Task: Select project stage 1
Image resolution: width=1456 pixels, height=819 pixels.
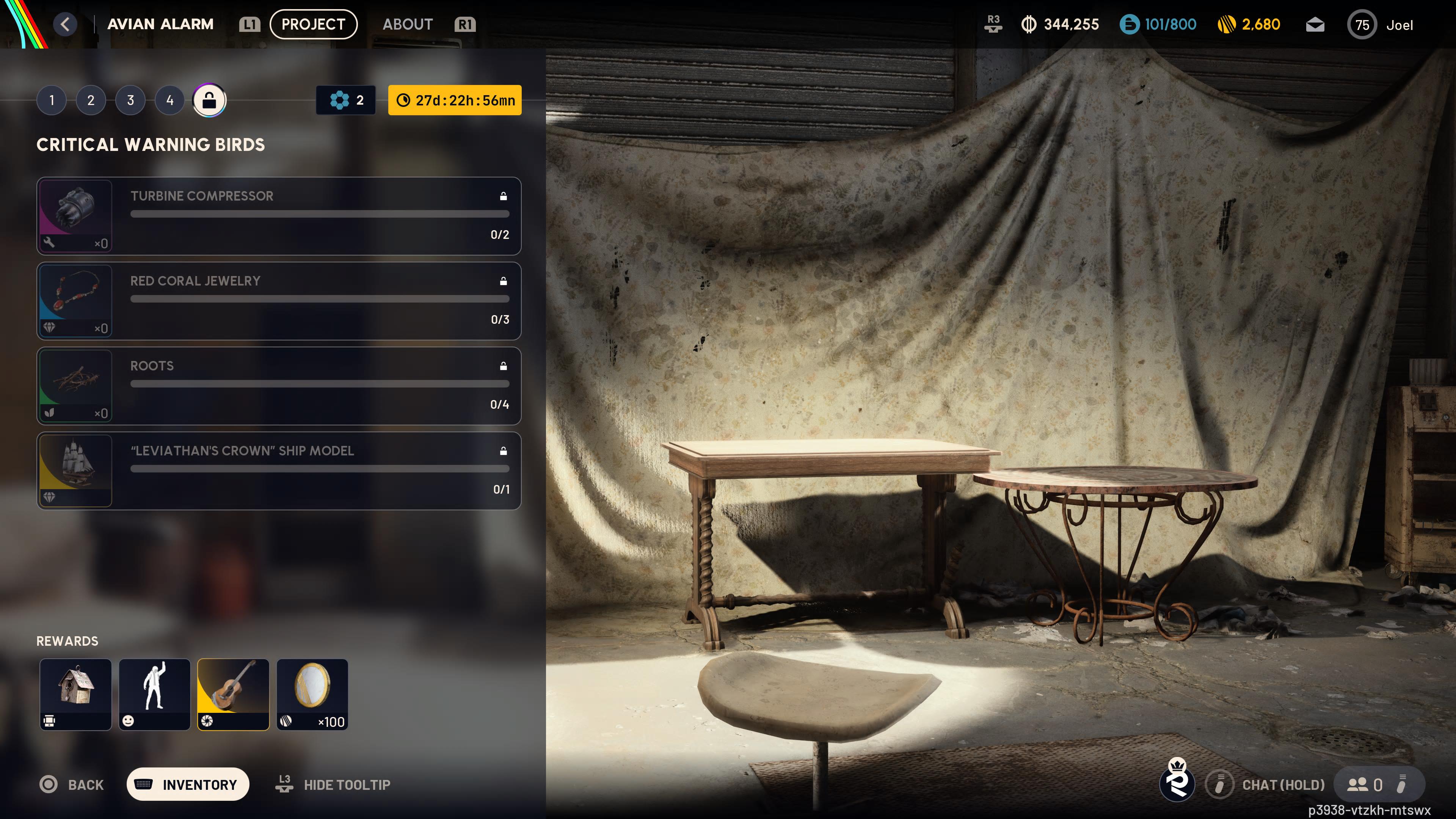Action: pyautogui.click(x=52, y=100)
